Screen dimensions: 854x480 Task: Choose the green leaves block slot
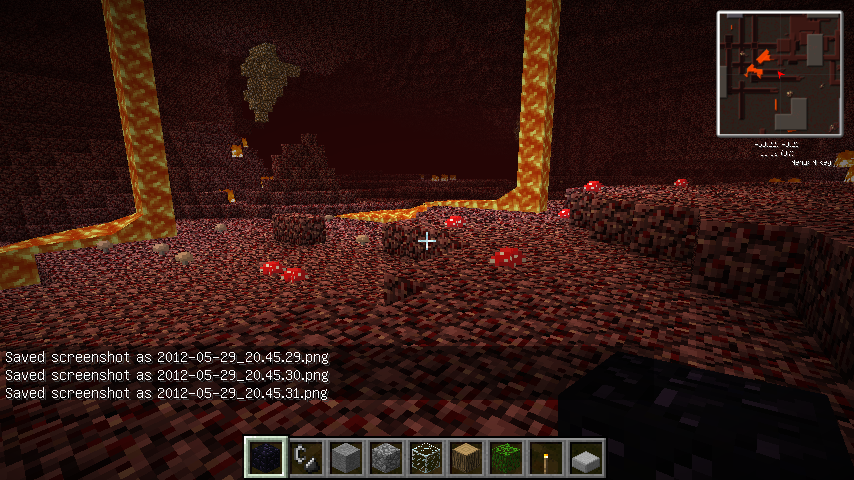[507, 458]
